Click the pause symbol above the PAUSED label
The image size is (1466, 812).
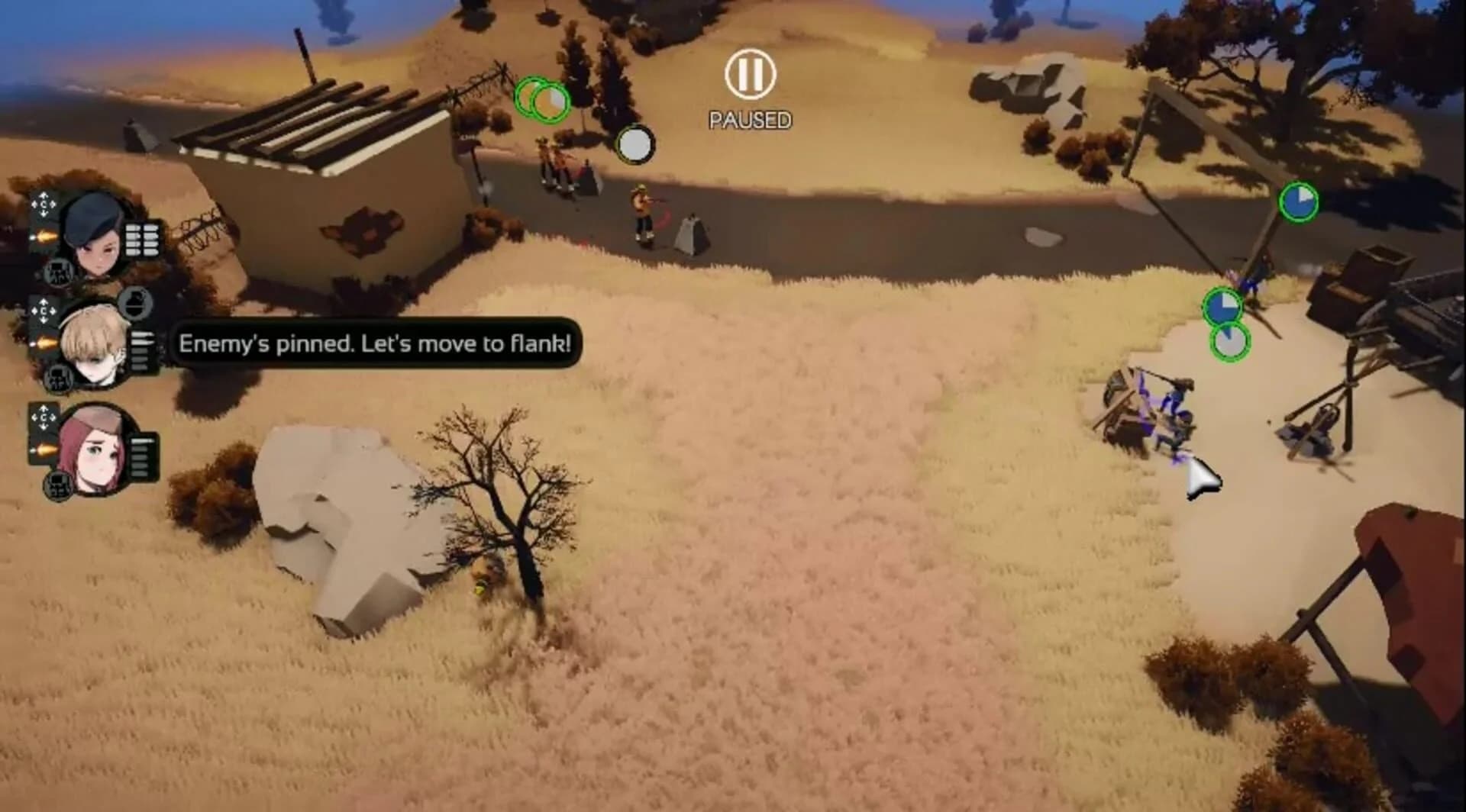pyautogui.click(x=750, y=73)
